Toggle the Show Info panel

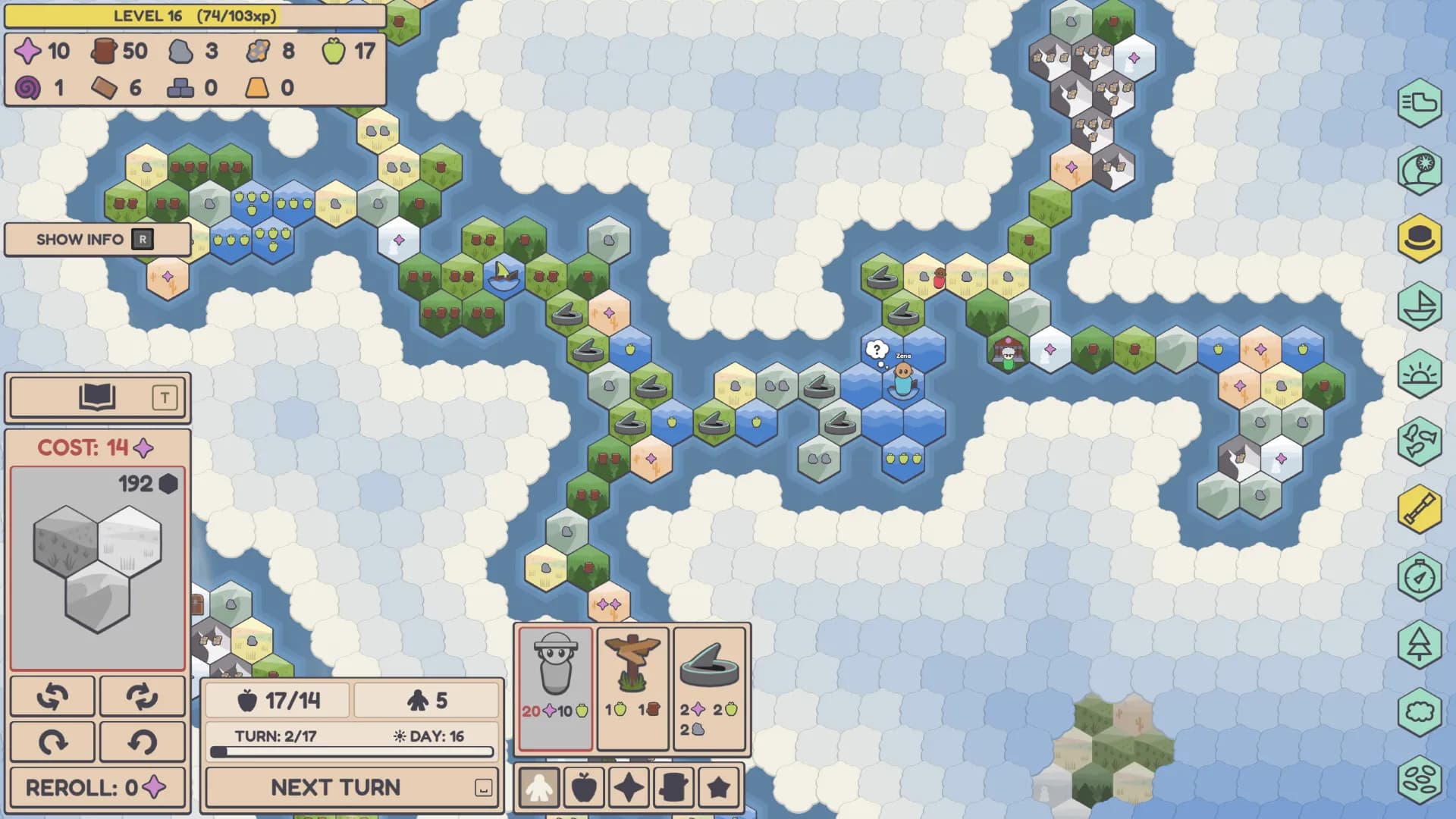97,240
